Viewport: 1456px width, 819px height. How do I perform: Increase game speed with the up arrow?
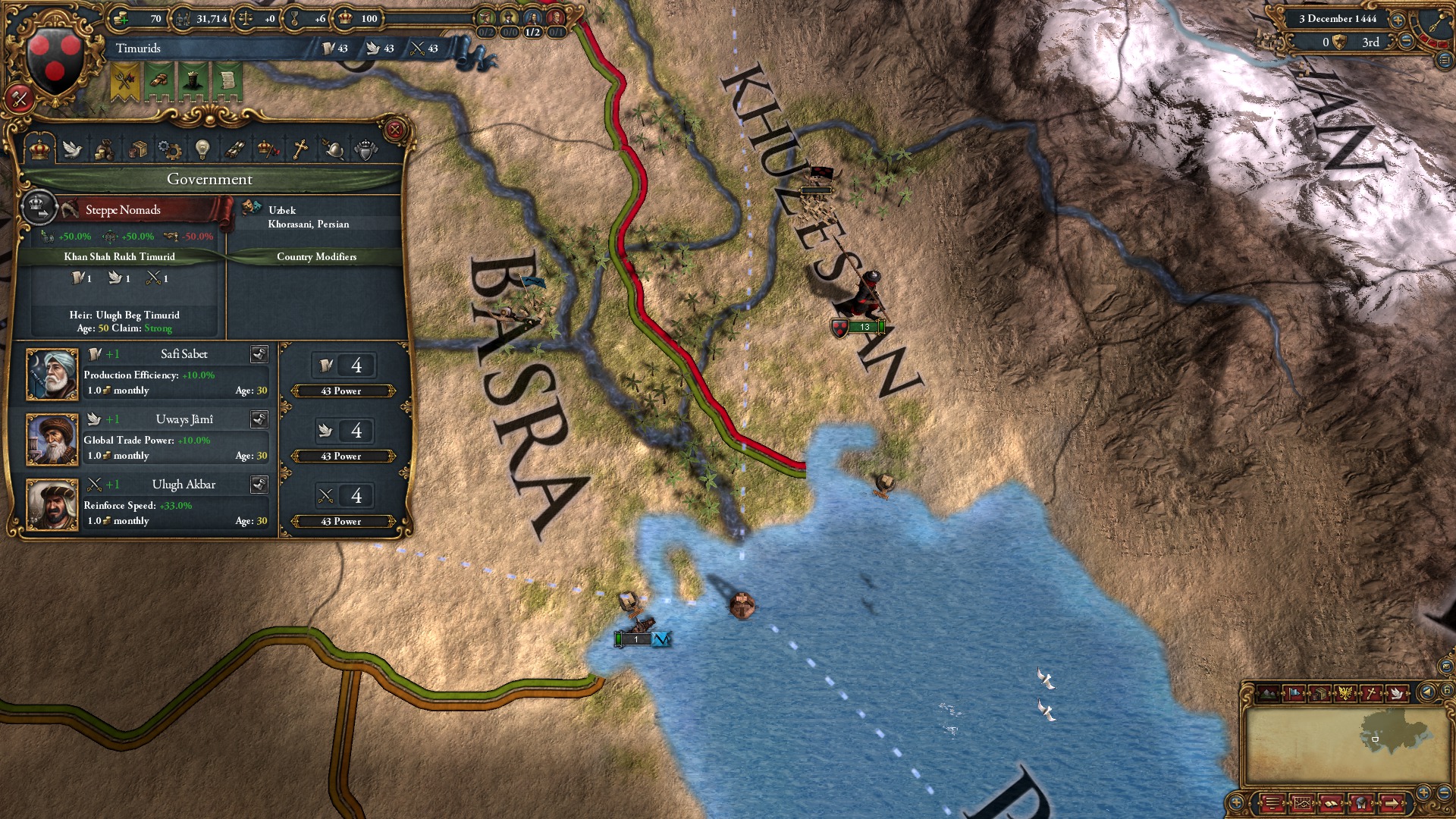pyautogui.click(x=1398, y=20)
